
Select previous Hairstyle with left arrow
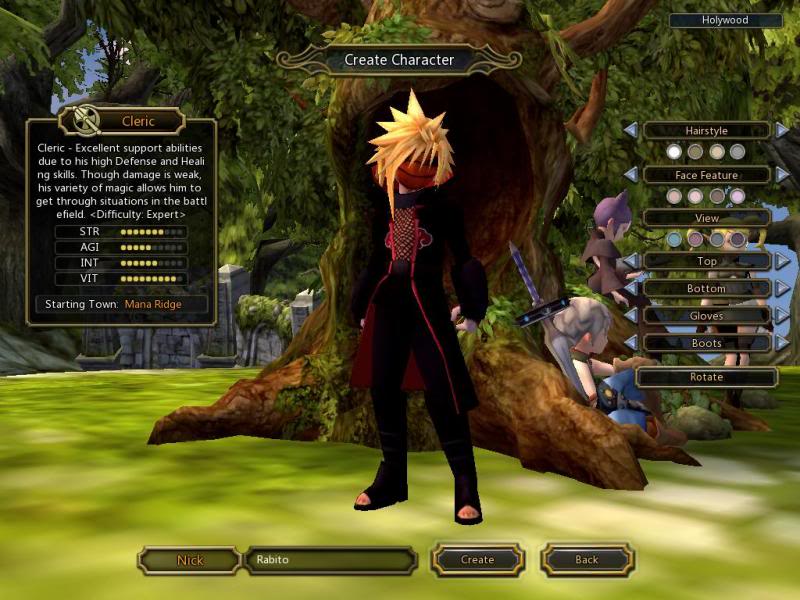click(x=630, y=131)
